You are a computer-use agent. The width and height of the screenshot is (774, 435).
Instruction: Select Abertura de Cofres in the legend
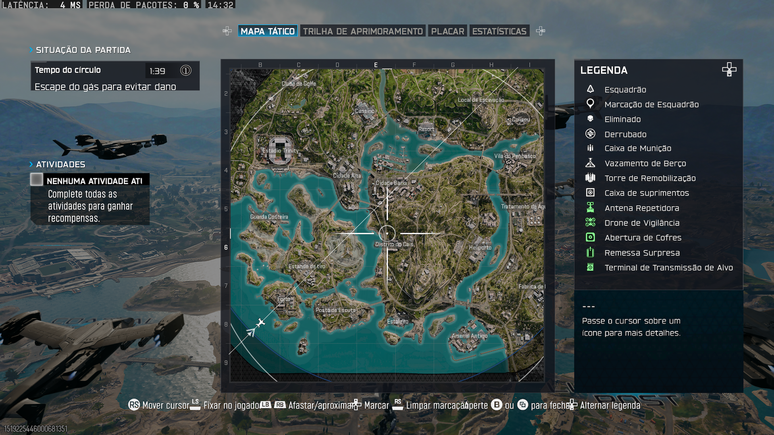pyautogui.click(x=640, y=237)
